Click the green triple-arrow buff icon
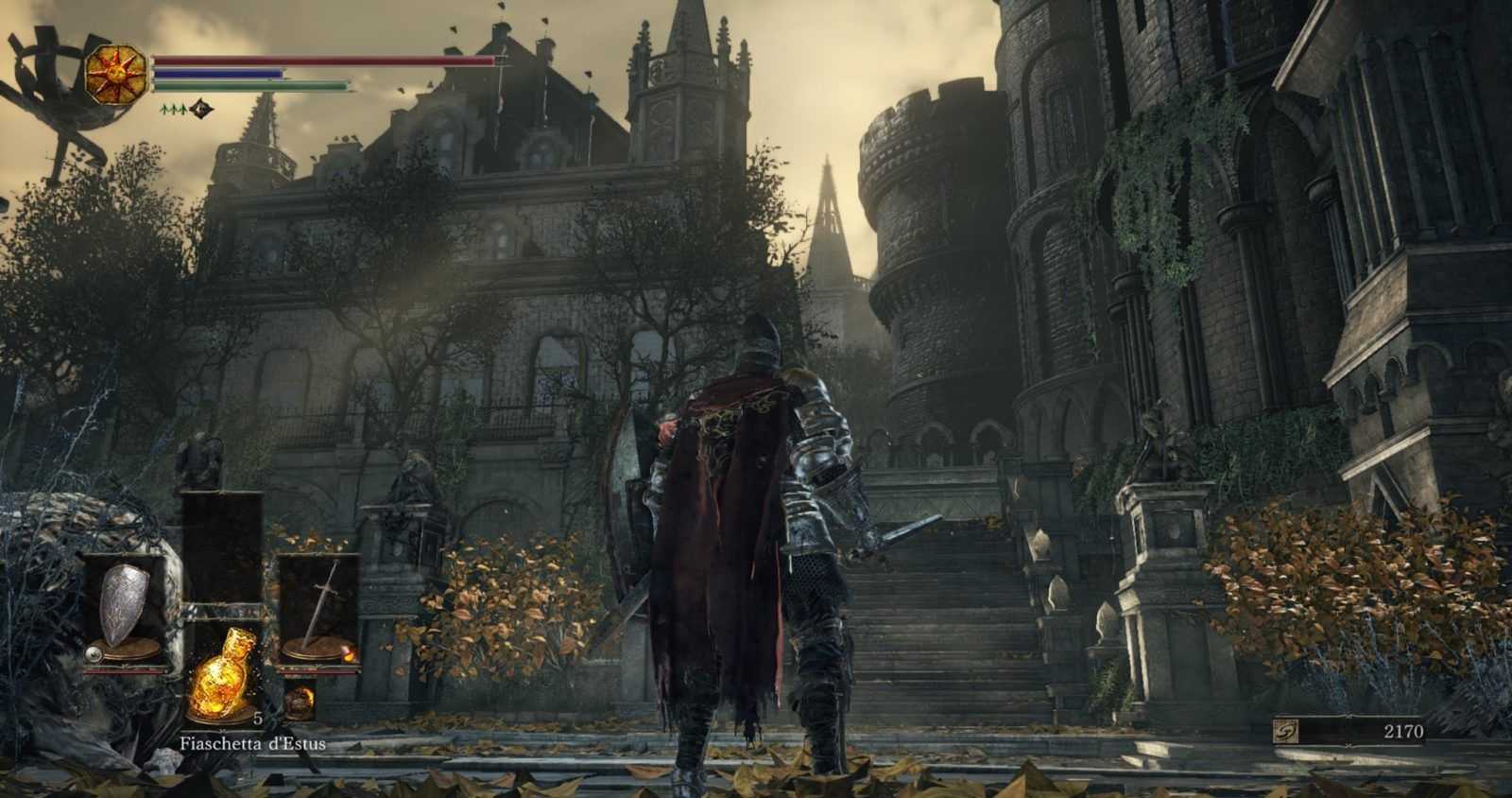The width and height of the screenshot is (1512, 798). 173,109
